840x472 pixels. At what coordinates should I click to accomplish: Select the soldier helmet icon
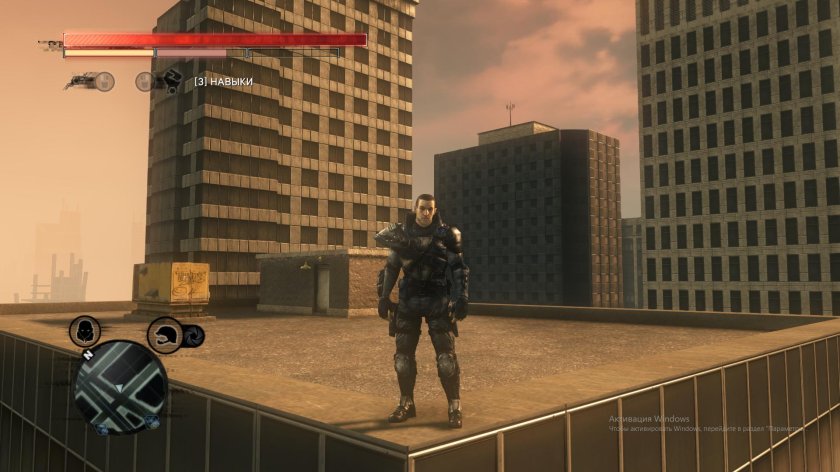click(165, 334)
